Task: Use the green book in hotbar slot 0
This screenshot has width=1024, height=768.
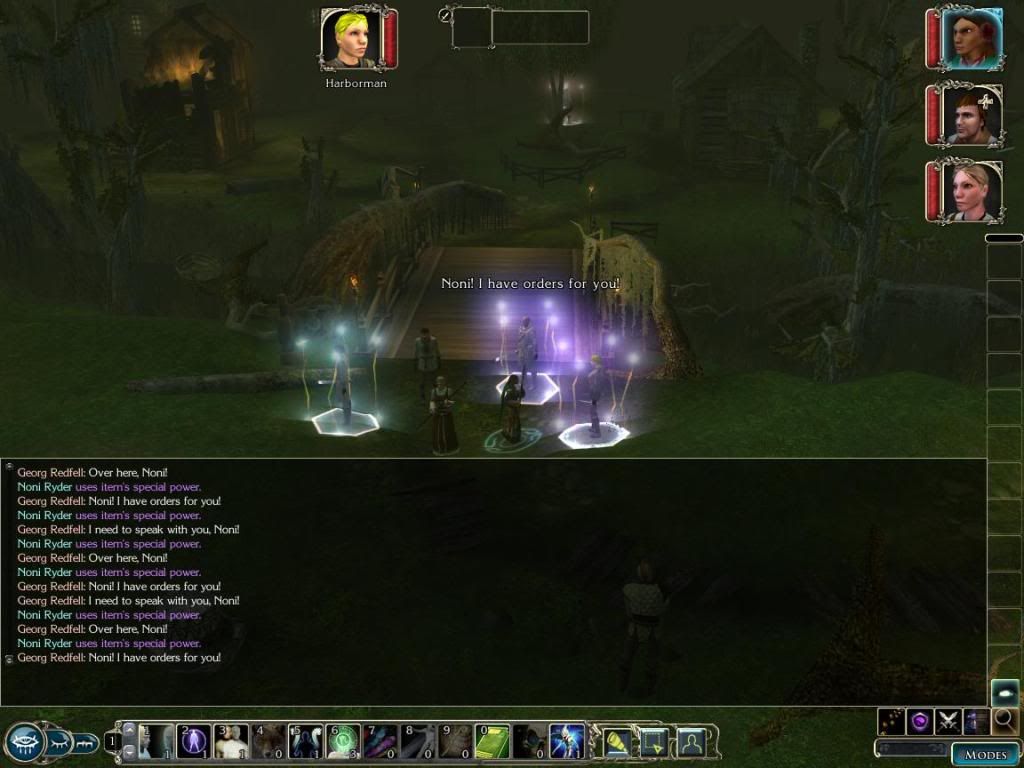Action: point(492,742)
